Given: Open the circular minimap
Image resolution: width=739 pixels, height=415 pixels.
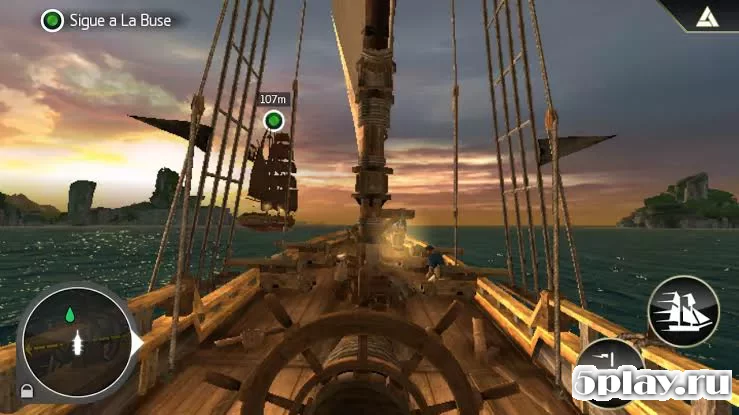Looking at the screenshot, I should pos(74,340).
